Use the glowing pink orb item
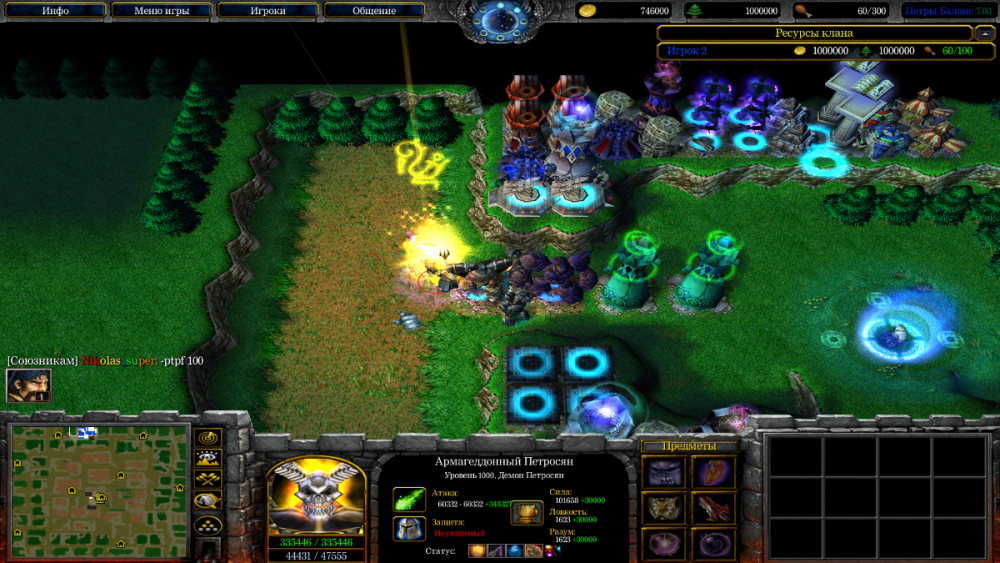 tap(662, 543)
